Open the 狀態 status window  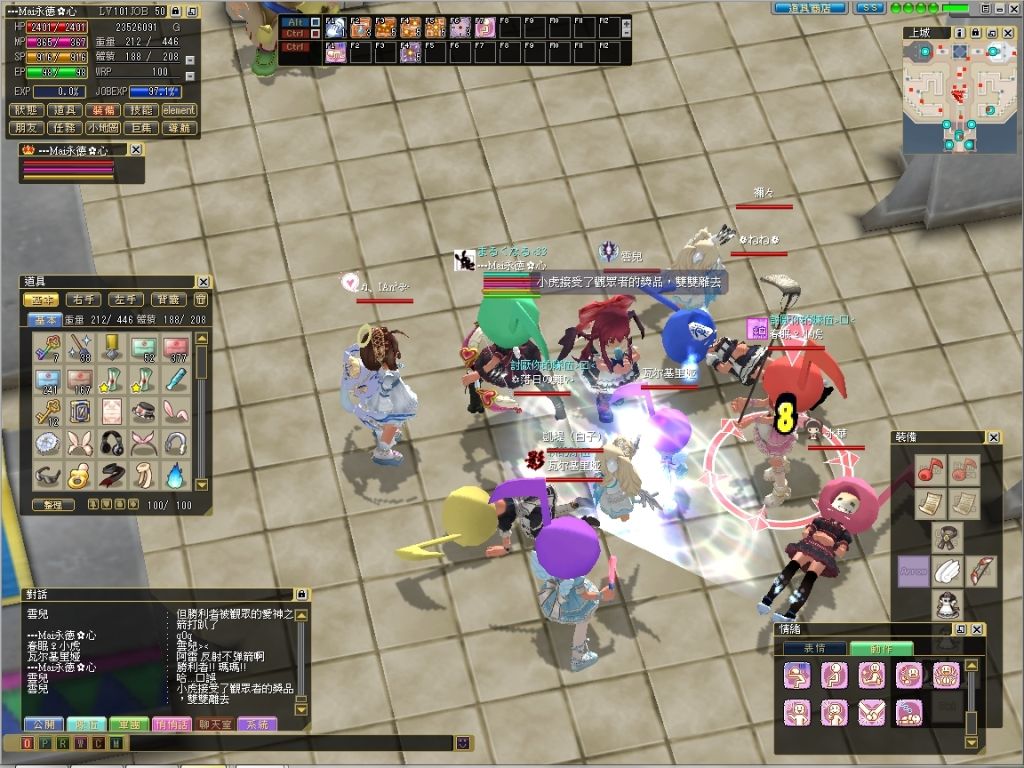point(27,110)
